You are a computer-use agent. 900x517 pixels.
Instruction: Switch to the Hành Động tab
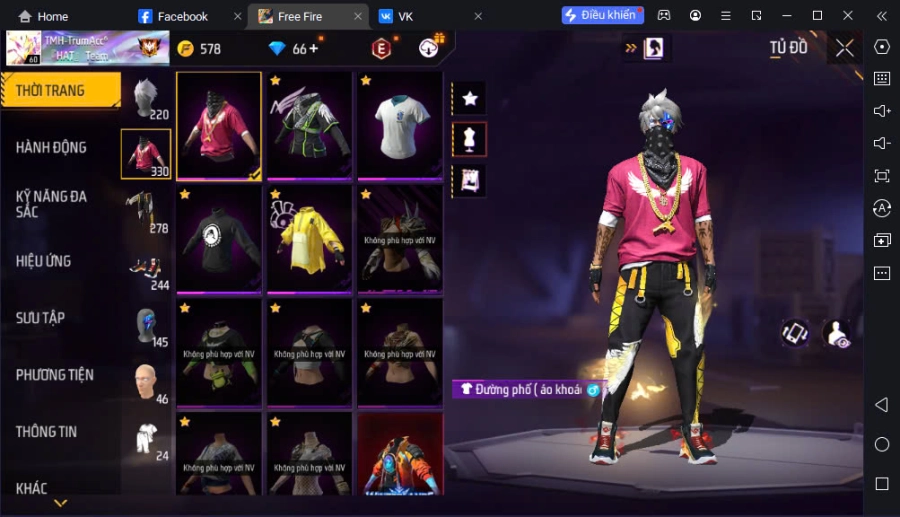[52, 148]
